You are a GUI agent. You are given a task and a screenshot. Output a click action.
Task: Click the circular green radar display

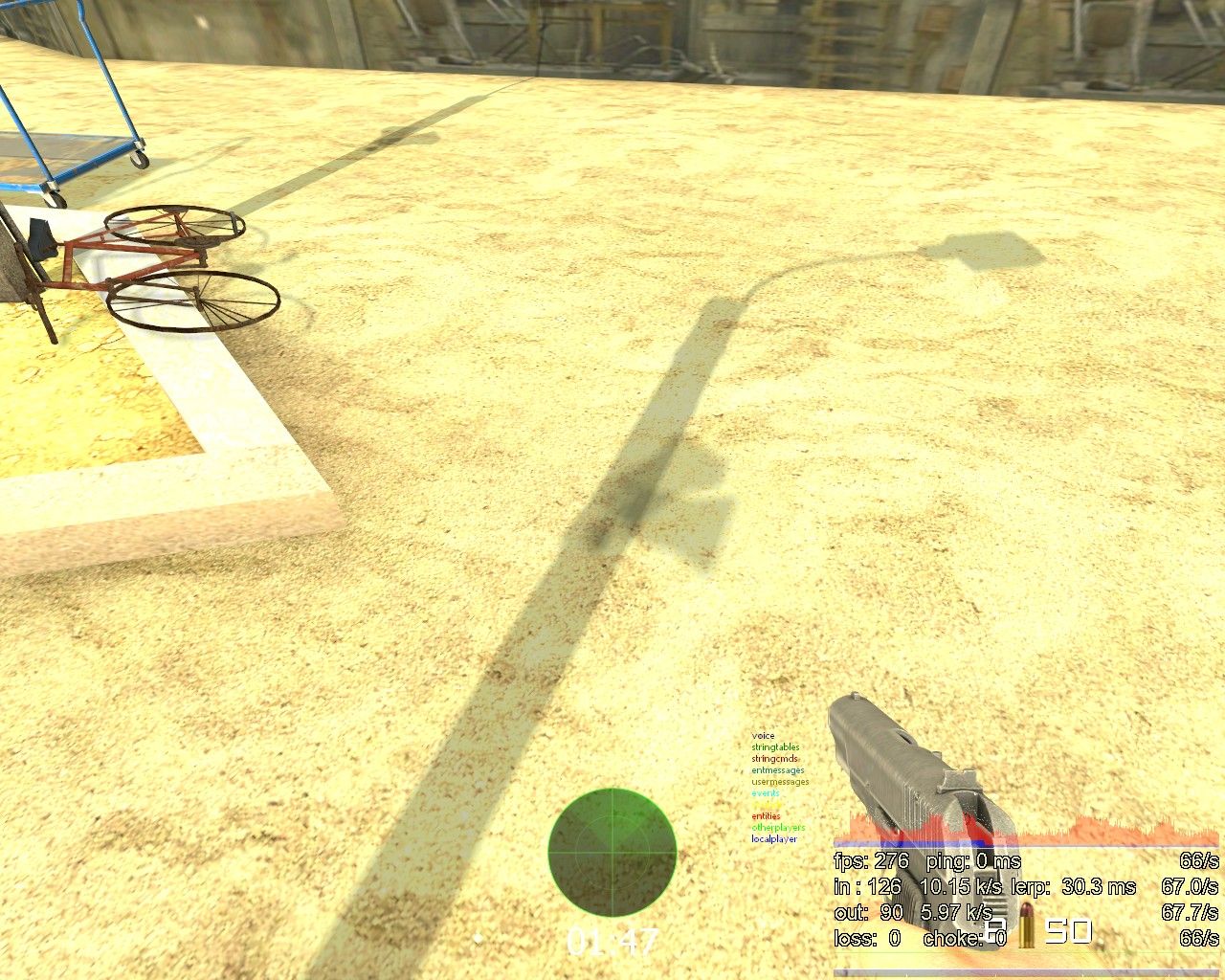pos(612,852)
